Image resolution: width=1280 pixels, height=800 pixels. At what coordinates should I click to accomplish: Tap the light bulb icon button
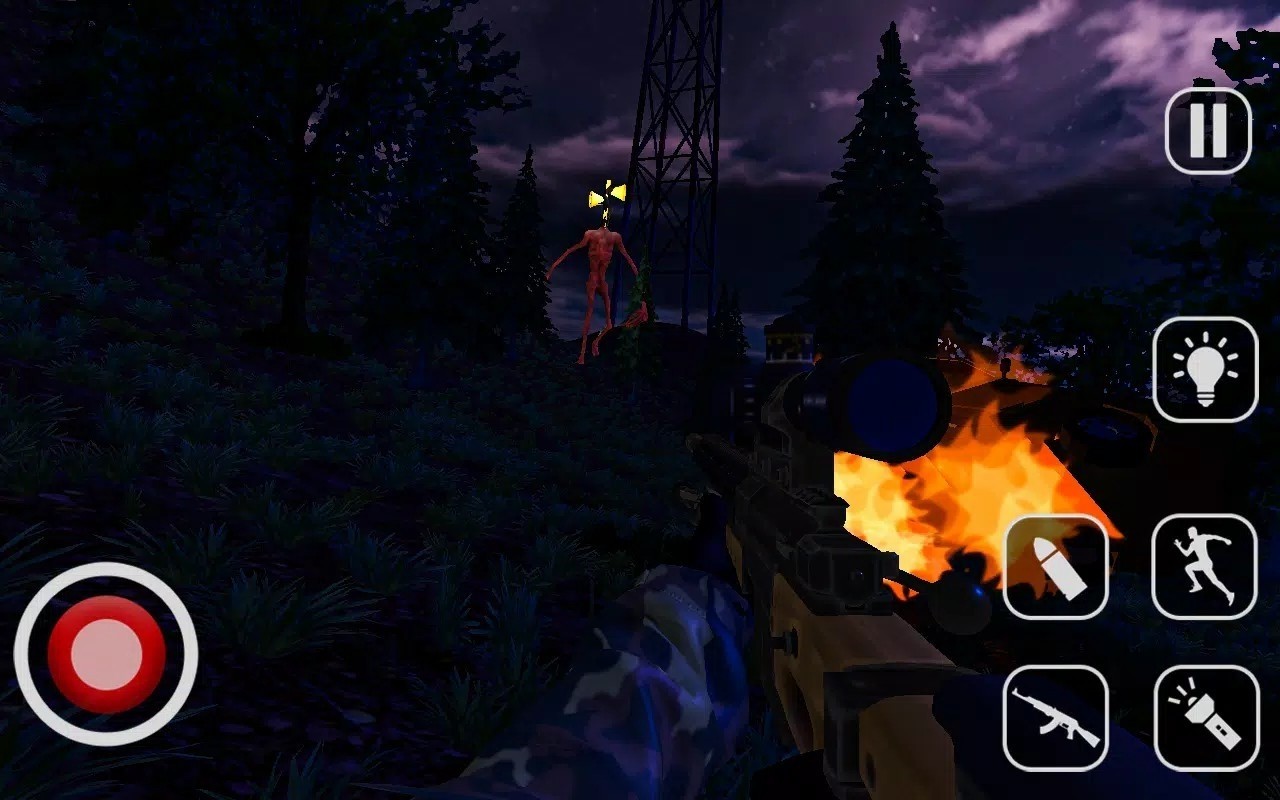click(x=1205, y=369)
